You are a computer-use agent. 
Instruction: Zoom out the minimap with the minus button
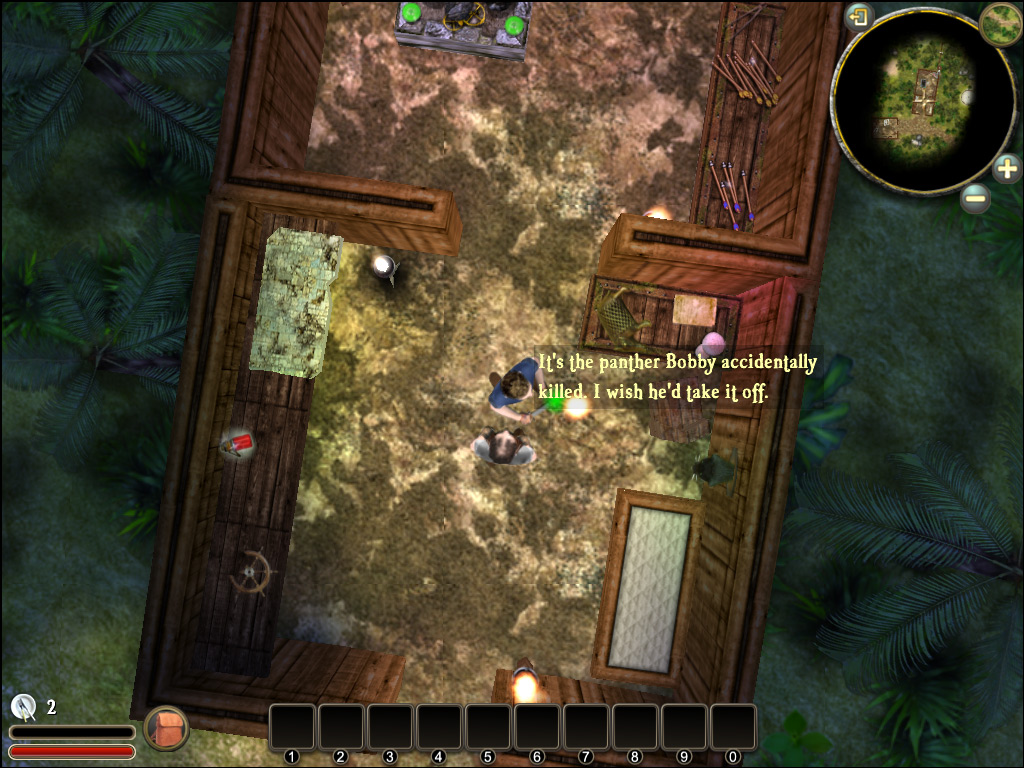[x=975, y=198]
